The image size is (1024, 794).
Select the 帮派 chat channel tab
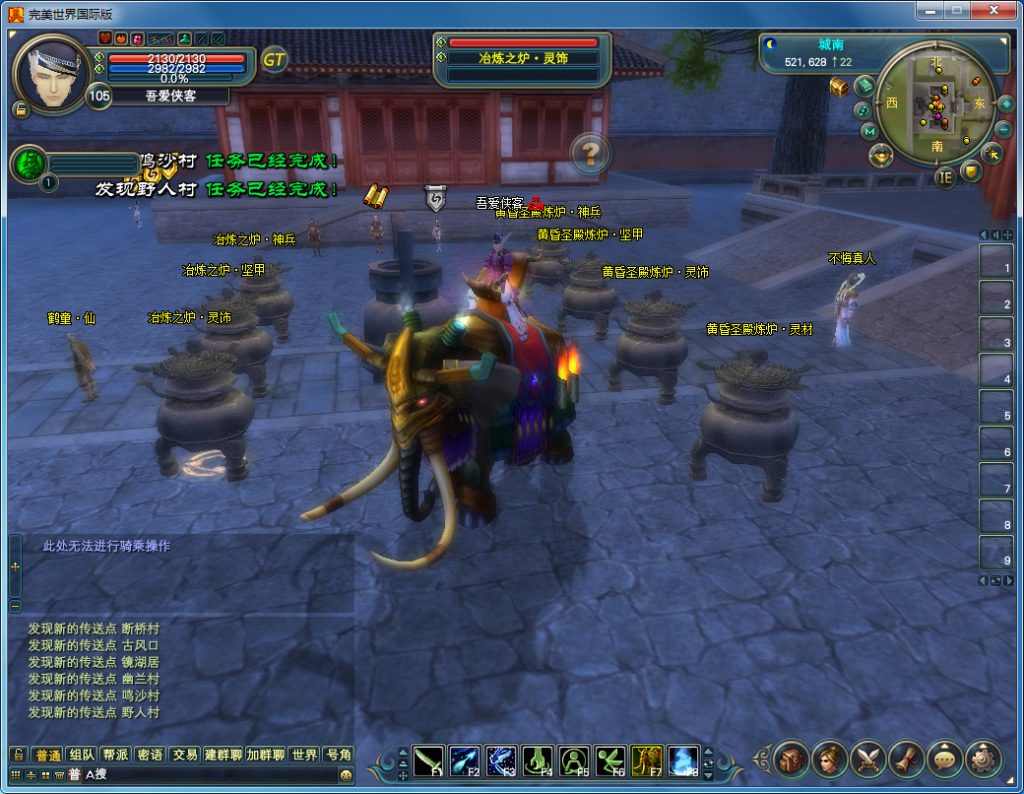[x=115, y=755]
